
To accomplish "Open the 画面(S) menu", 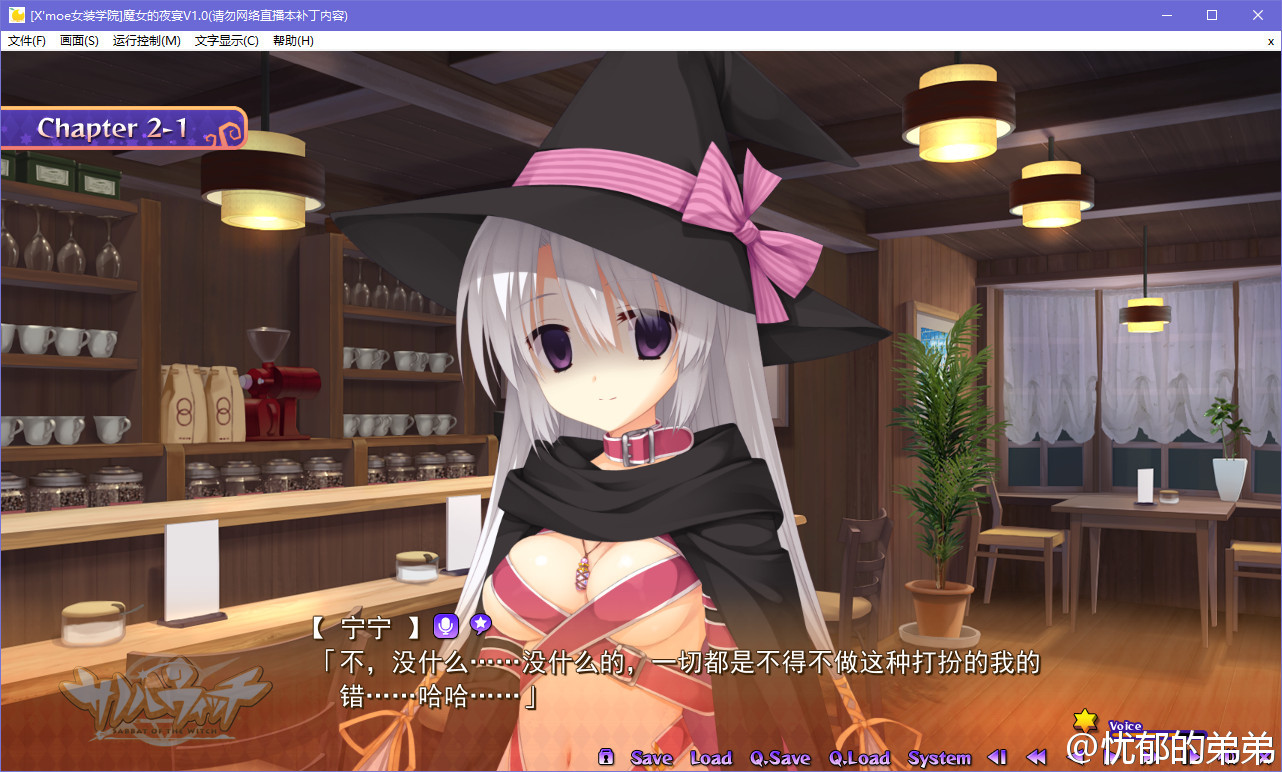I will (79, 41).
